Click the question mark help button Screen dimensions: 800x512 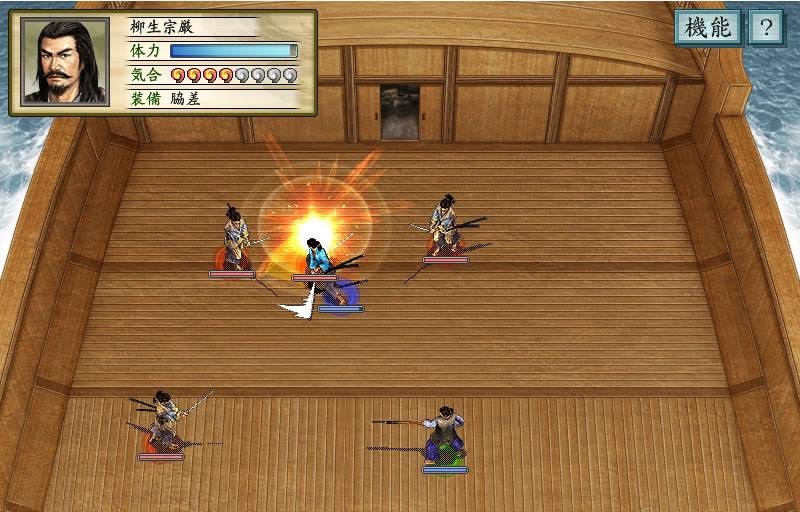pos(766,27)
